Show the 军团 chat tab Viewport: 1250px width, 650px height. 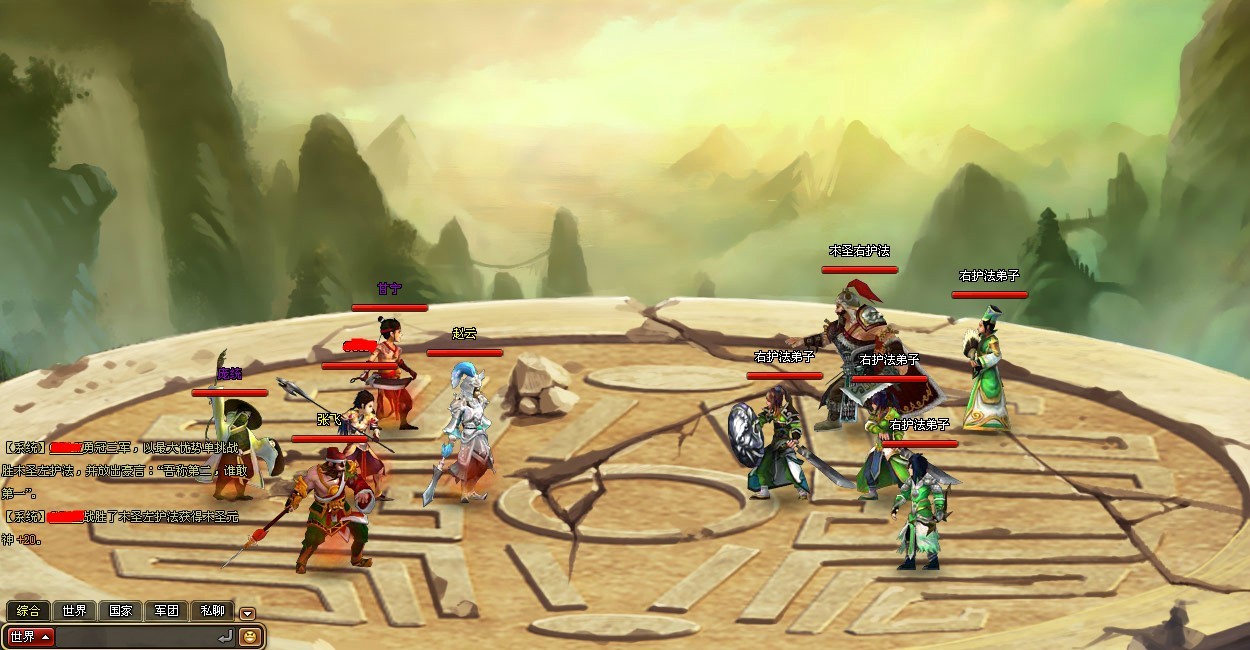(166, 610)
